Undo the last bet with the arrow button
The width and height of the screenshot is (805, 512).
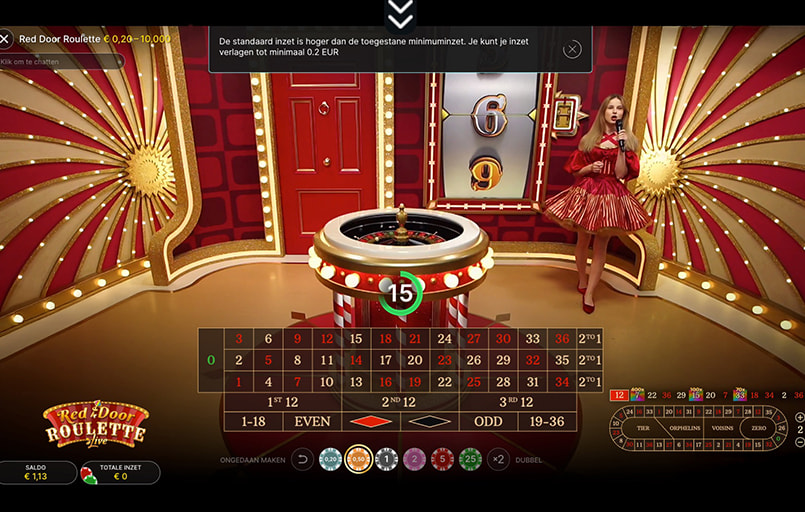(302, 459)
